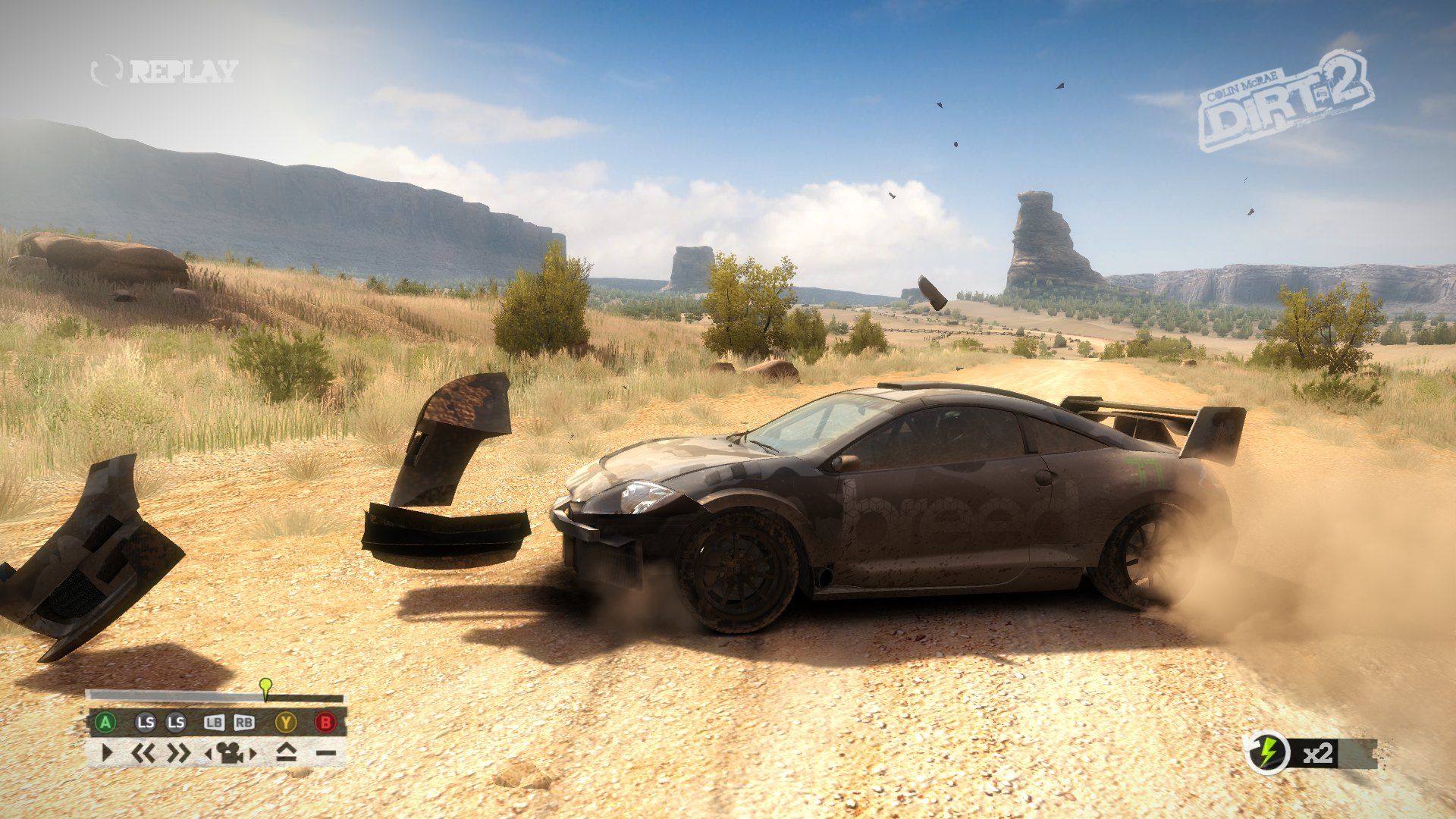Switch to the previous camera view arrow

209,754
